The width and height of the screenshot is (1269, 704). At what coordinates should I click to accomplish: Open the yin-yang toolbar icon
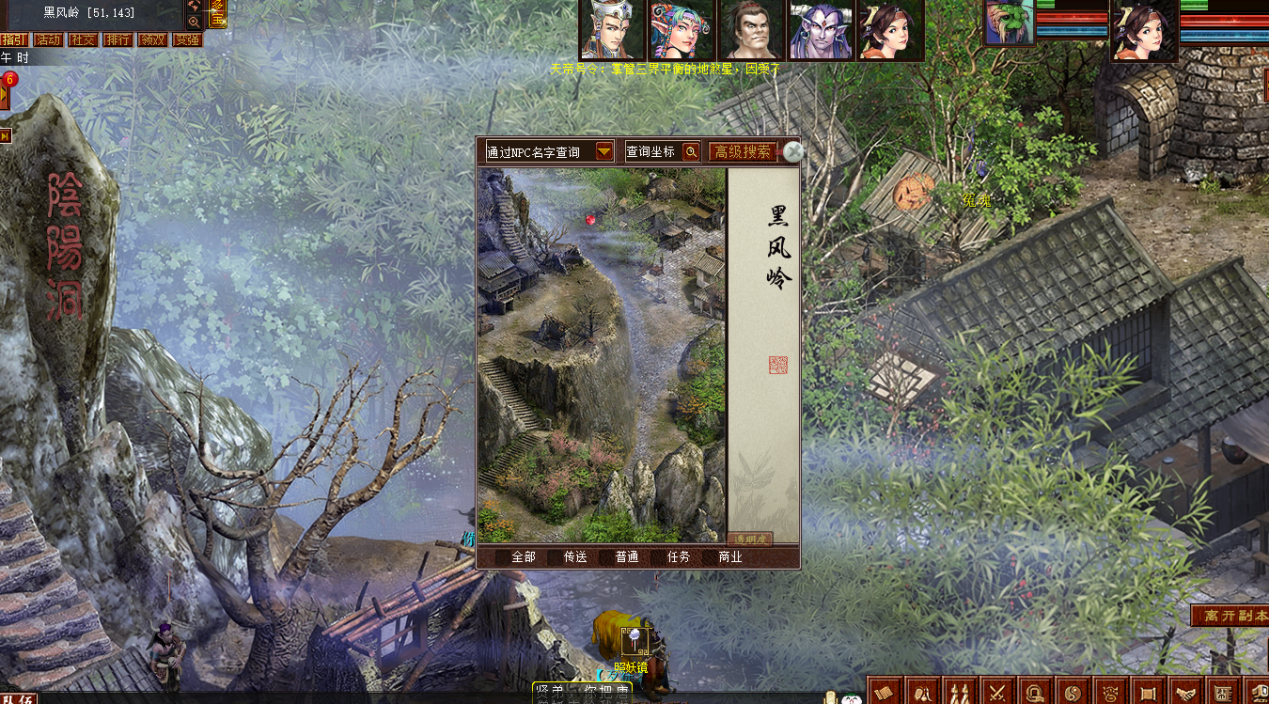[1072, 691]
